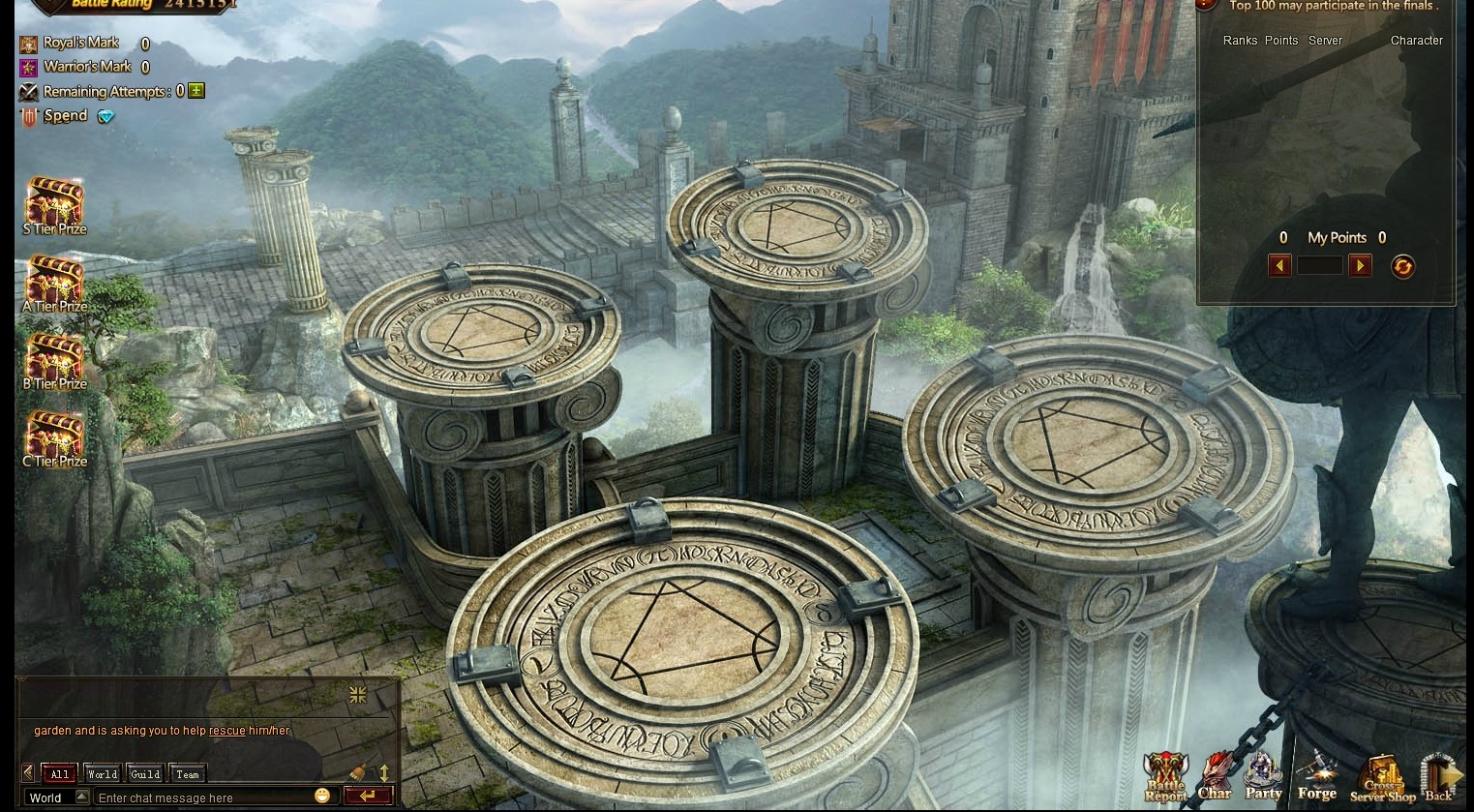Visit the Cross-Server Shop
Image resolution: width=1474 pixels, height=812 pixels.
(1382, 778)
